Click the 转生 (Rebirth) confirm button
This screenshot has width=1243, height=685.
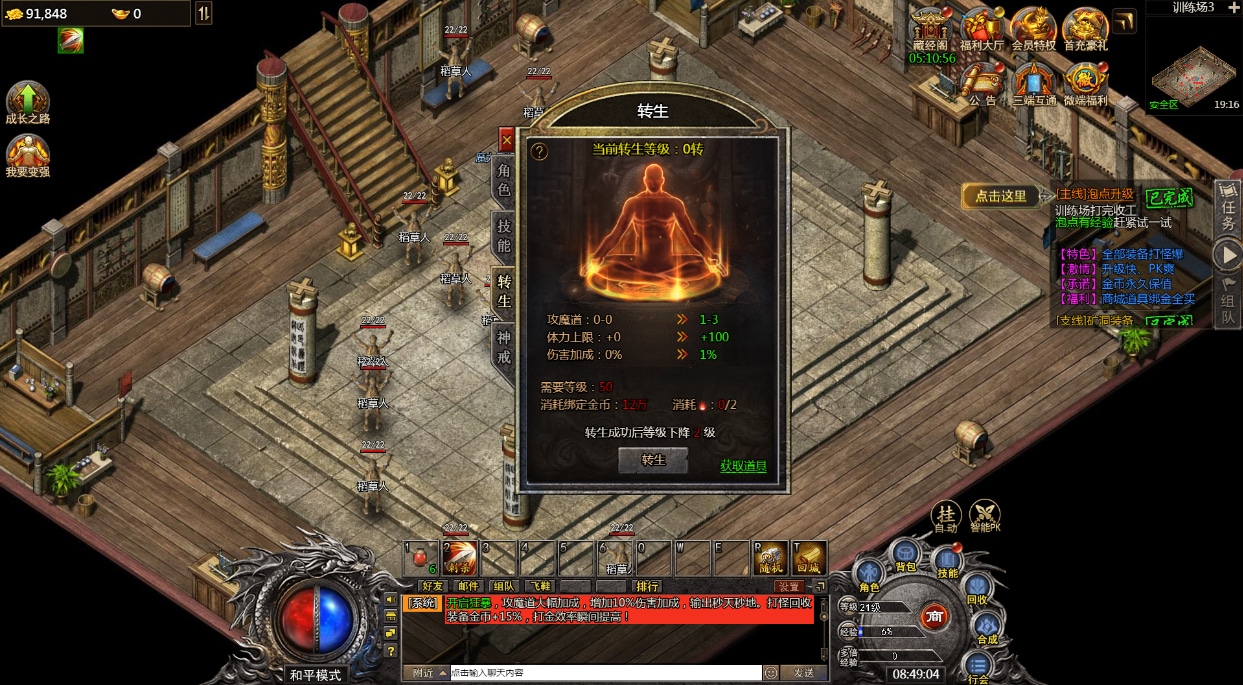pyautogui.click(x=653, y=460)
